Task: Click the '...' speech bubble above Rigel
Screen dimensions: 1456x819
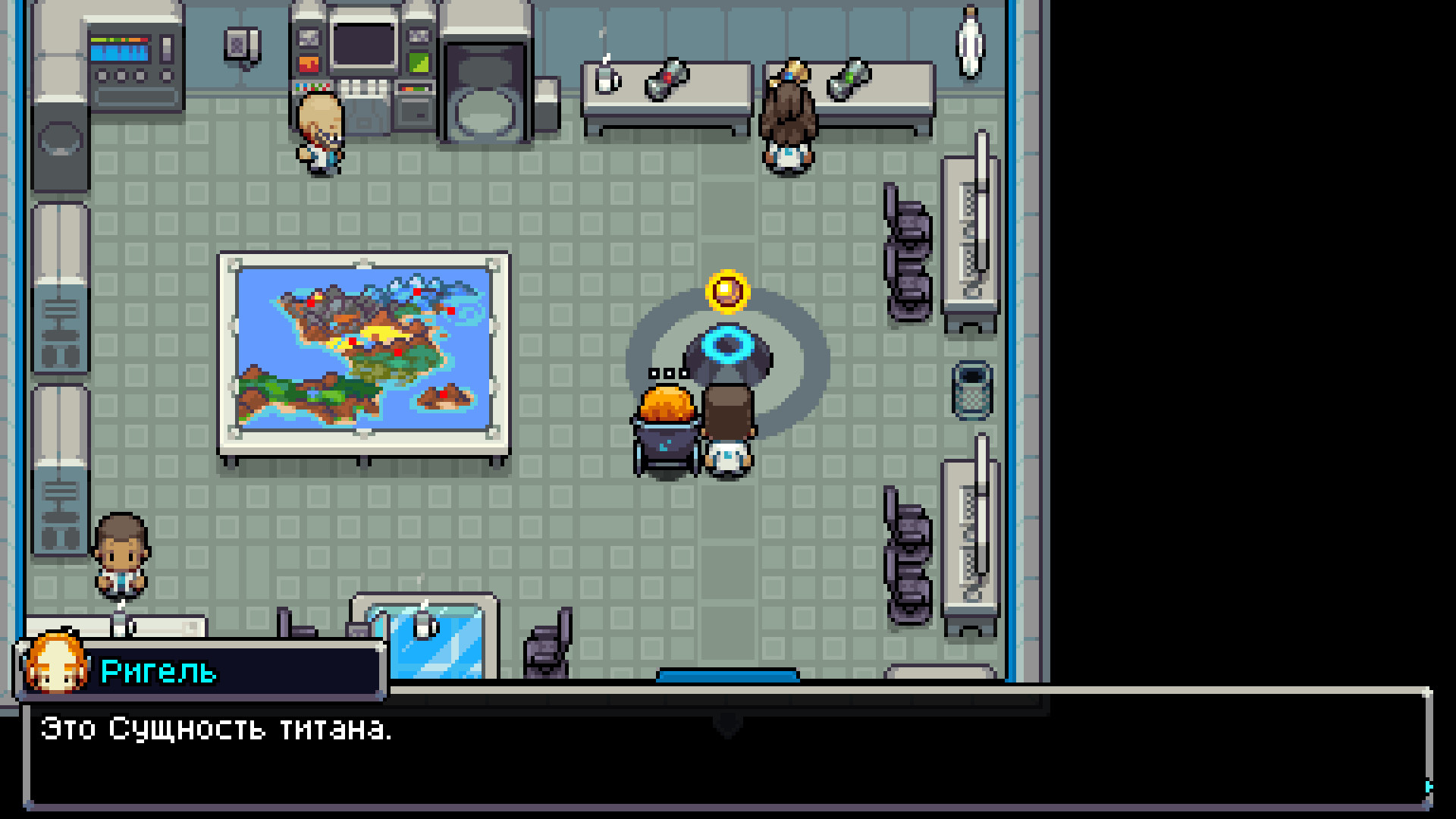Action: click(666, 373)
